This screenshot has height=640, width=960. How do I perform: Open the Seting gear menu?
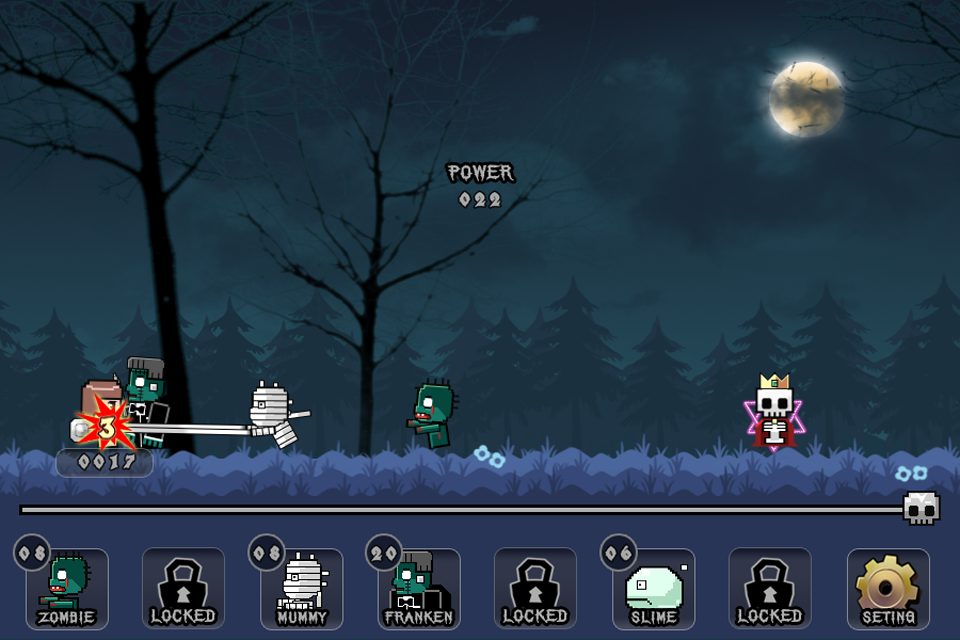[888, 589]
